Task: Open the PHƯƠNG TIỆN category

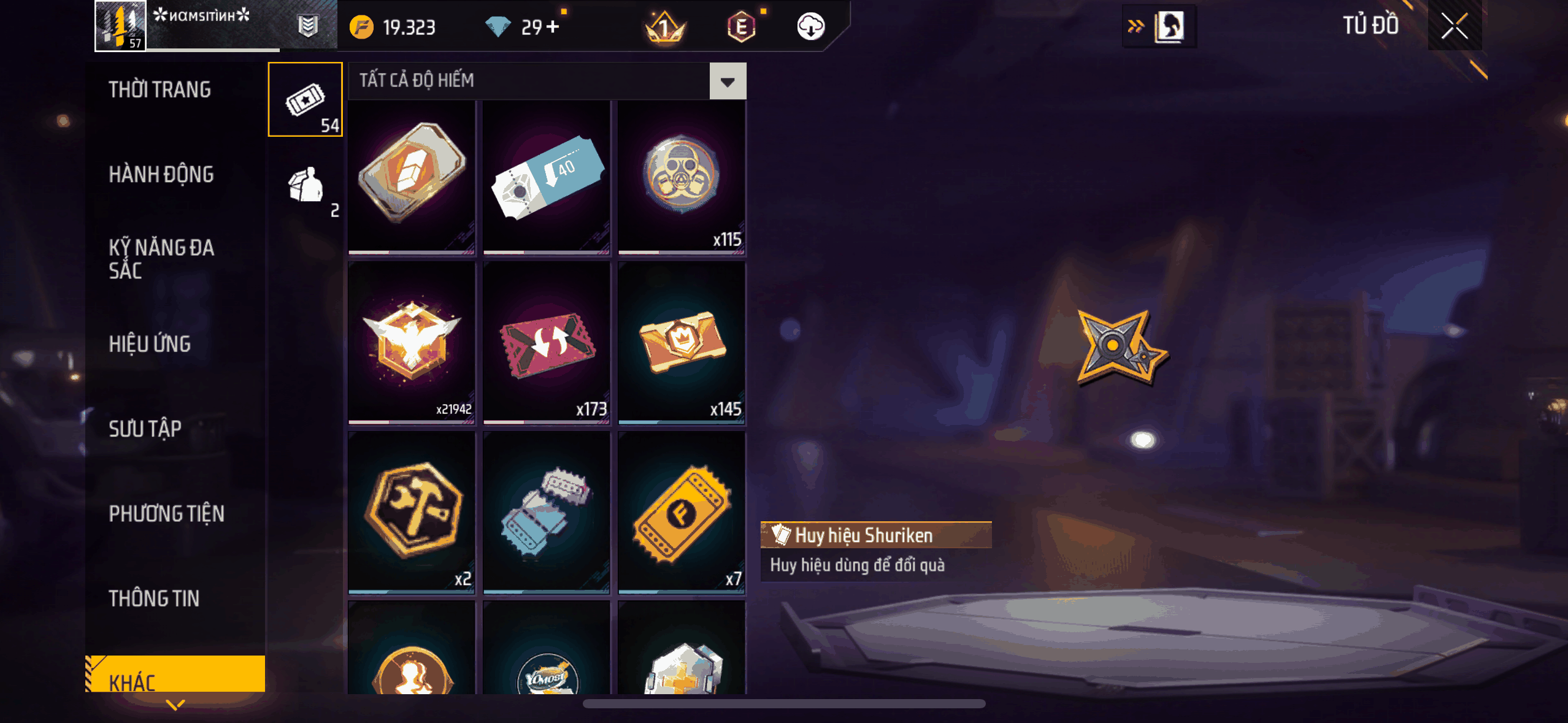Action: pos(166,513)
